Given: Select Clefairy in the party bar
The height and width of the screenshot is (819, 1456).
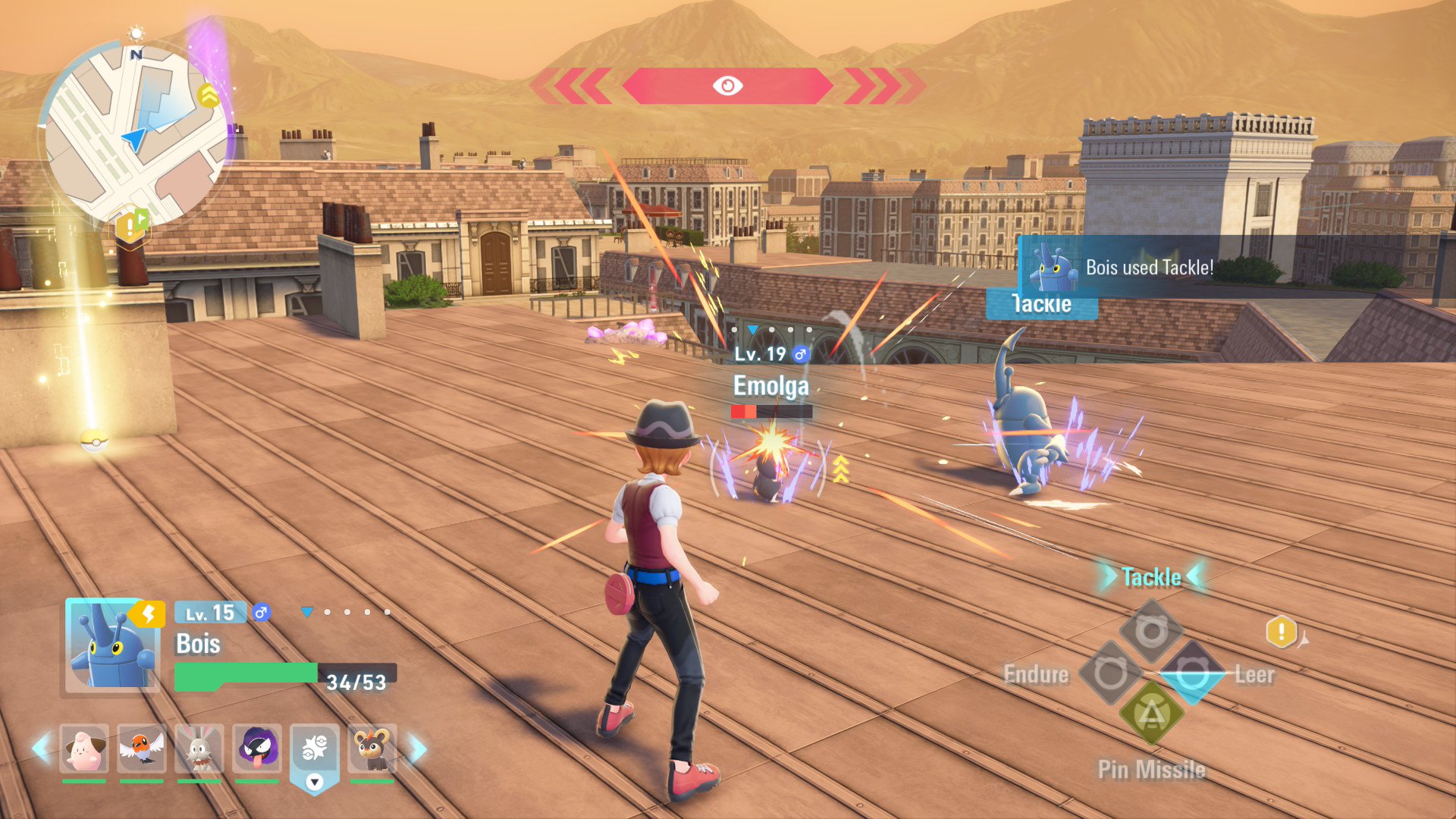Looking at the screenshot, I should (84, 748).
